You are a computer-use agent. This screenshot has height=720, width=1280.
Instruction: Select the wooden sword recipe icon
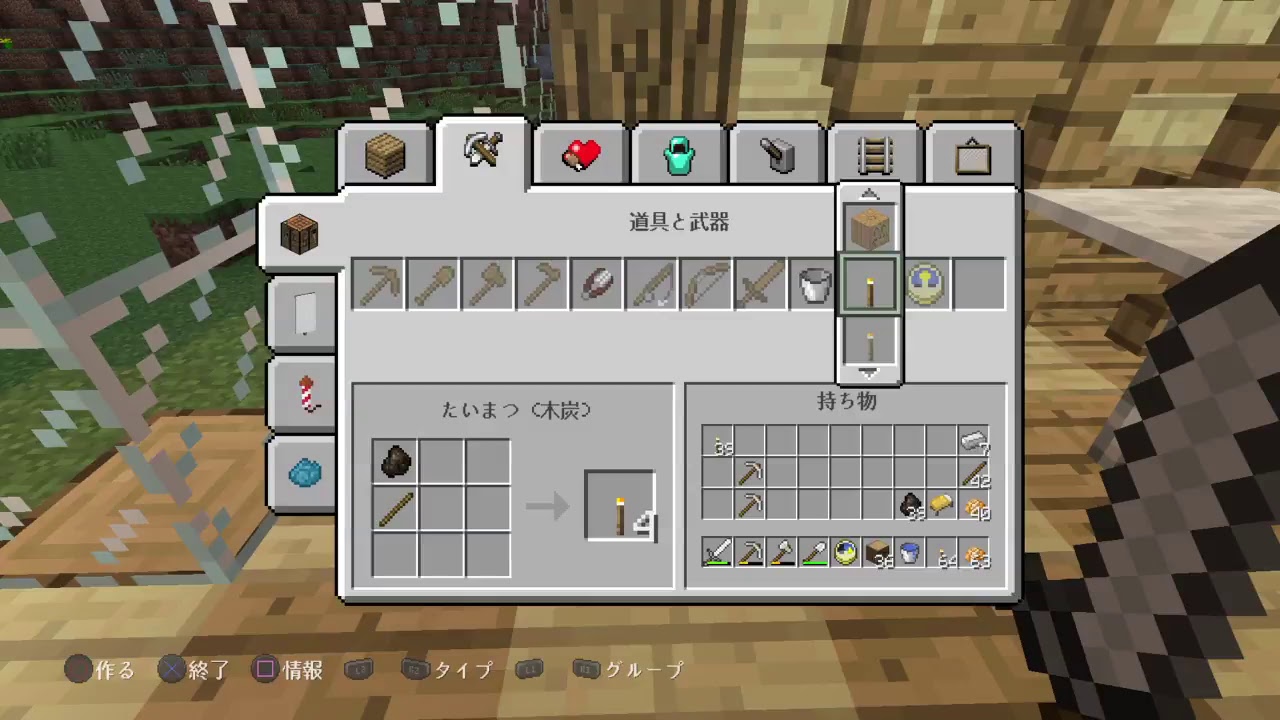[759, 284]
